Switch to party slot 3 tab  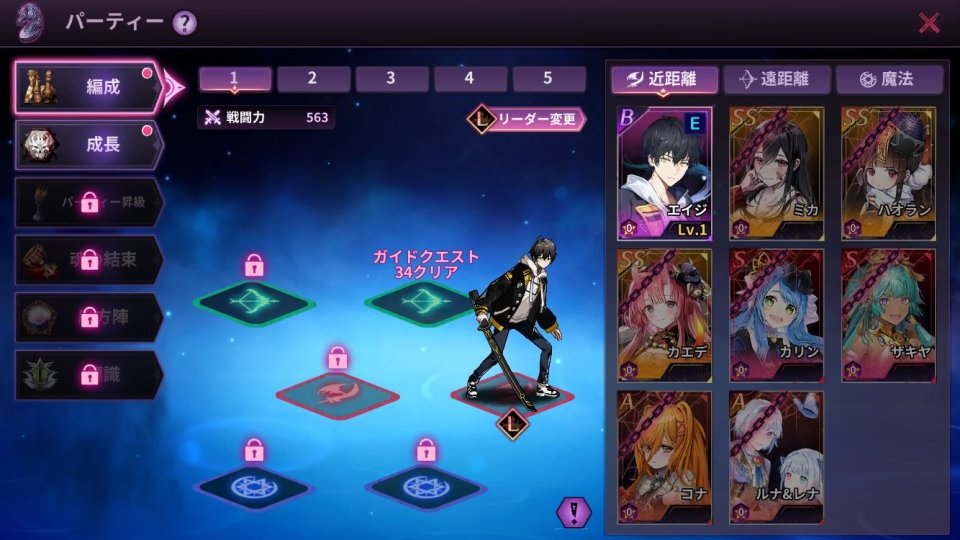point(391,79)
